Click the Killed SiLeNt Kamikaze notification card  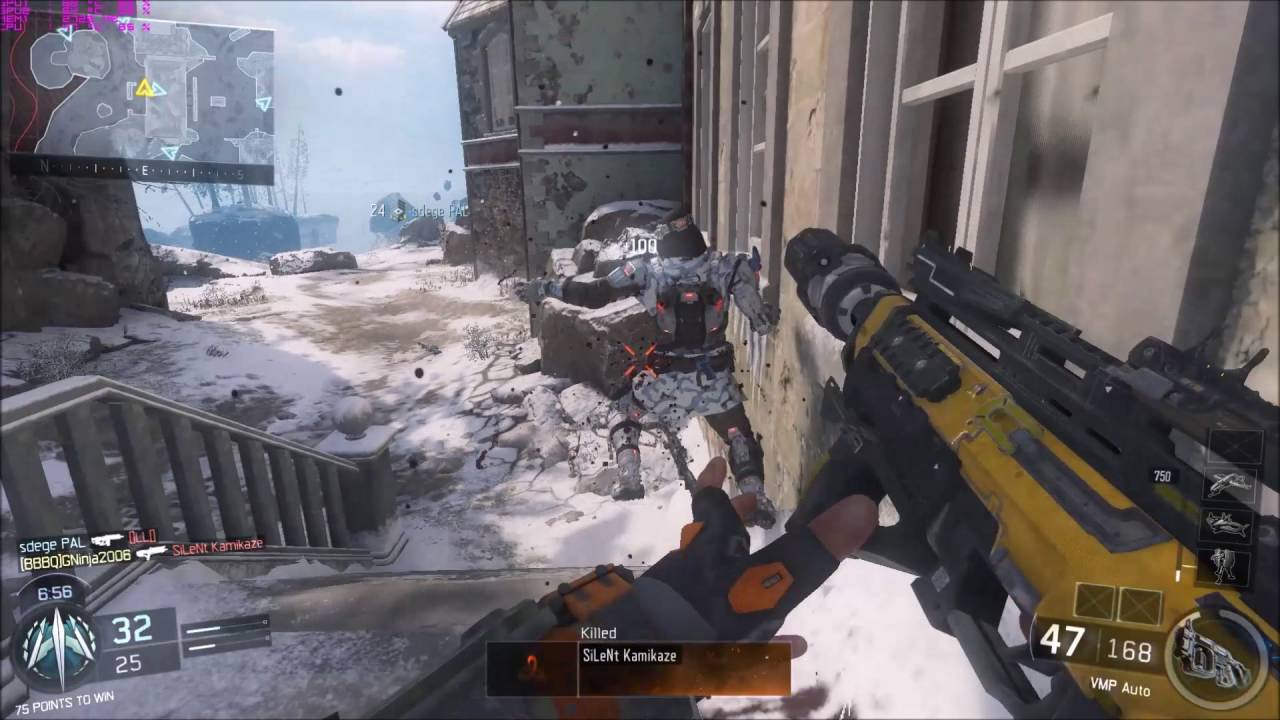click(x=639, y=661)
